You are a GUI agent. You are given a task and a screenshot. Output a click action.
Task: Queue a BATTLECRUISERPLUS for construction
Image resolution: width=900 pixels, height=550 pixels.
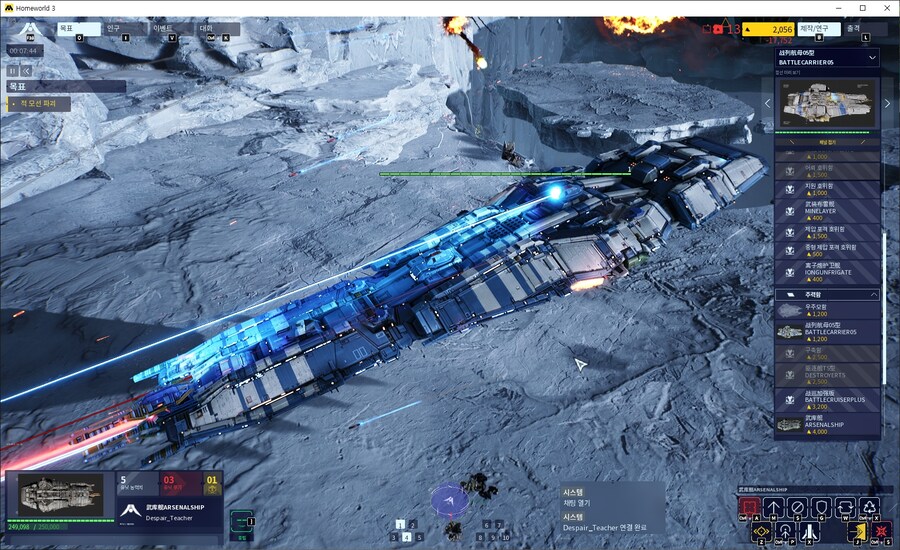tap(828, 400)
